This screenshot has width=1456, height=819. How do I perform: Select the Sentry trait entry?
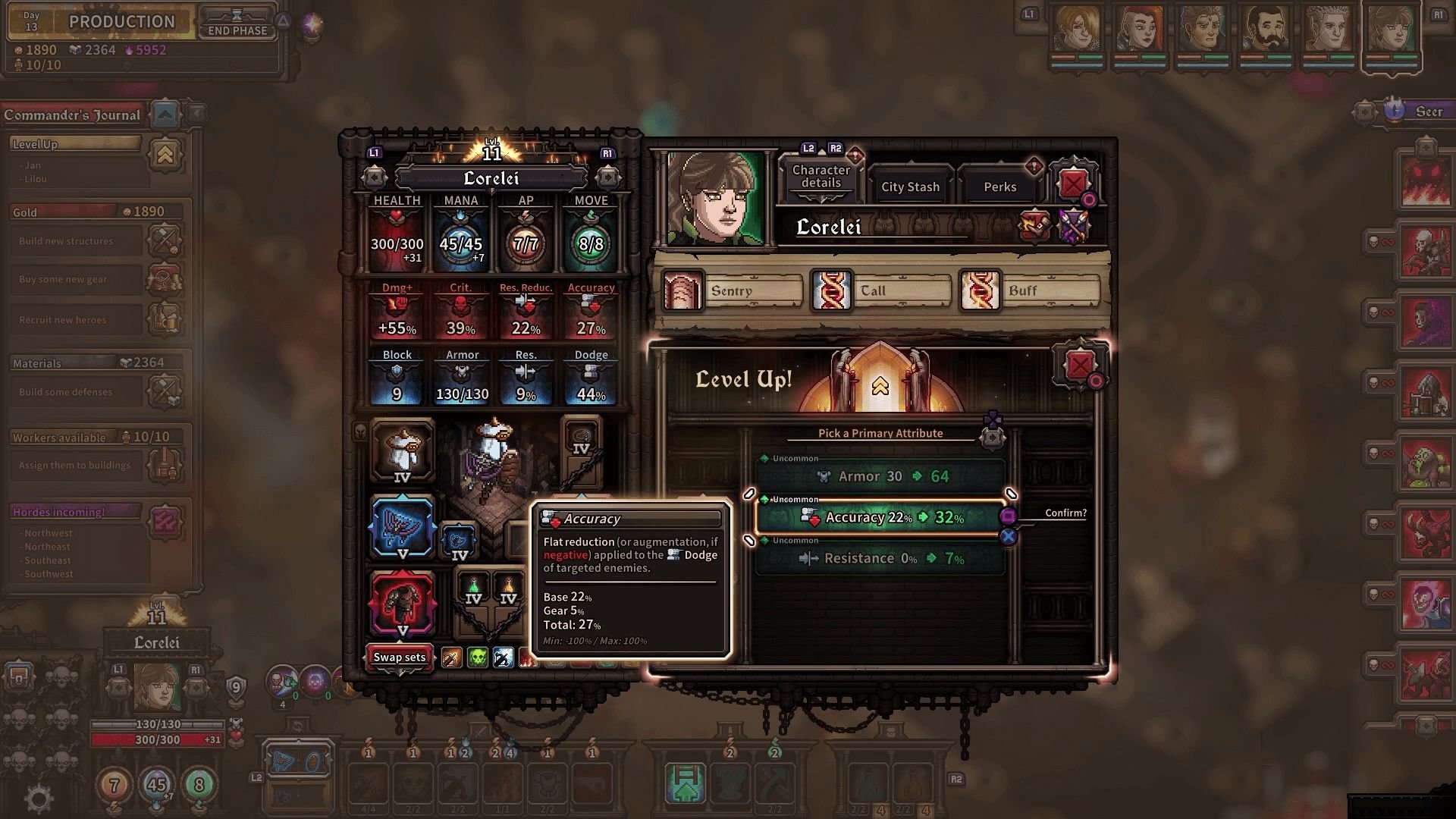[x=732, y=290]
